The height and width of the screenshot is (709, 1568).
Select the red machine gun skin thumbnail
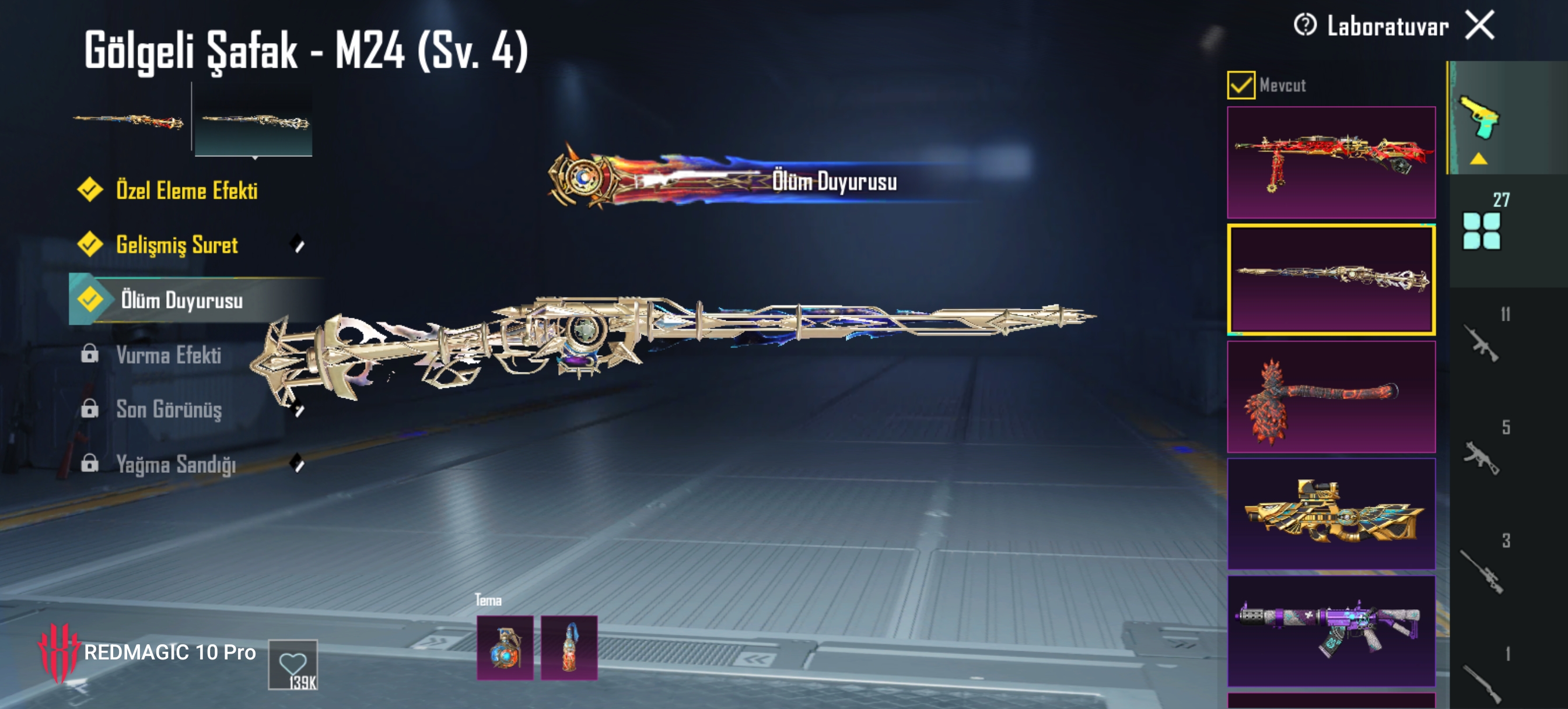click(x=1331, y=162)
